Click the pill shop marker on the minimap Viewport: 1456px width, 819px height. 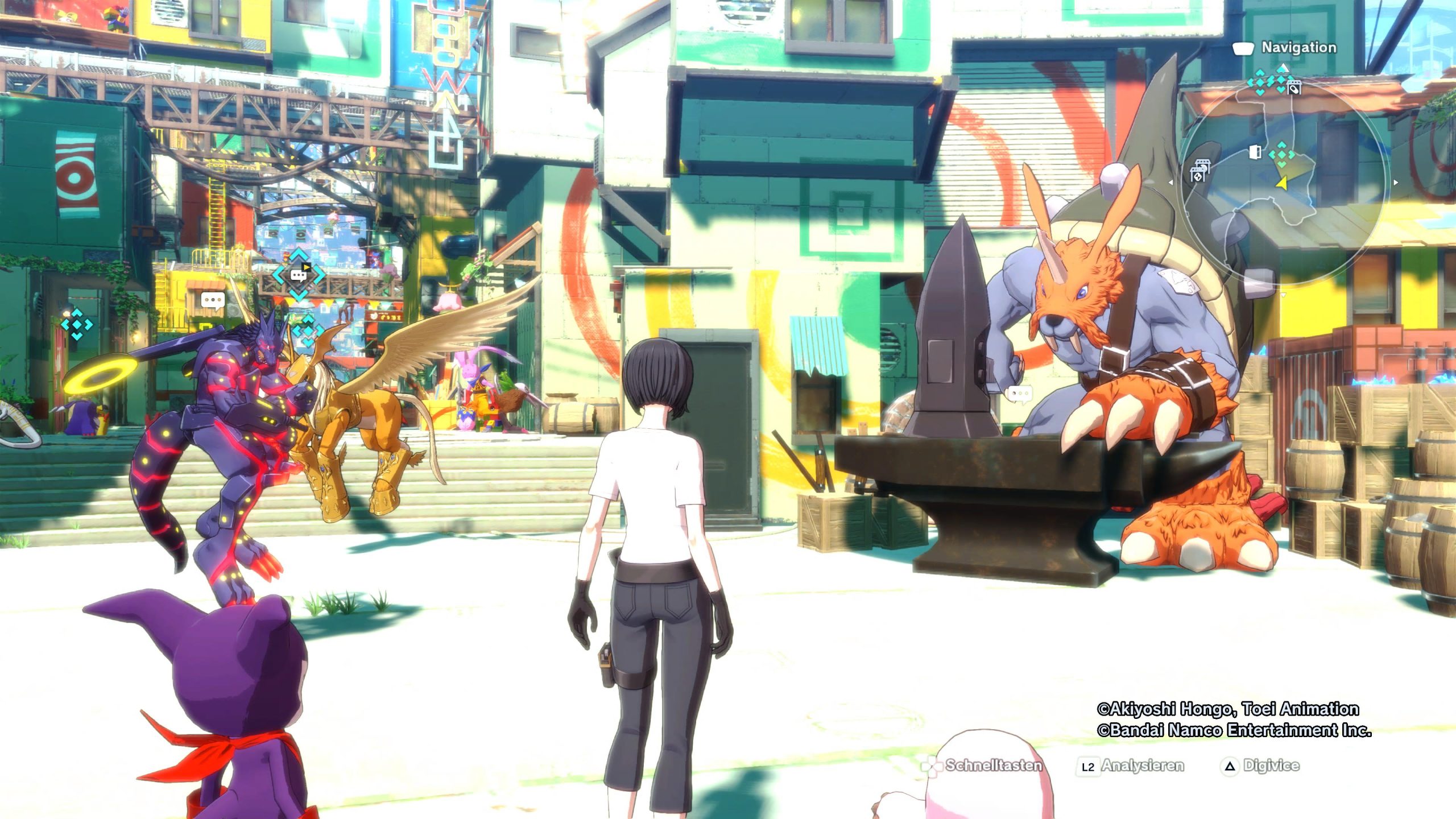[1293, 88]
